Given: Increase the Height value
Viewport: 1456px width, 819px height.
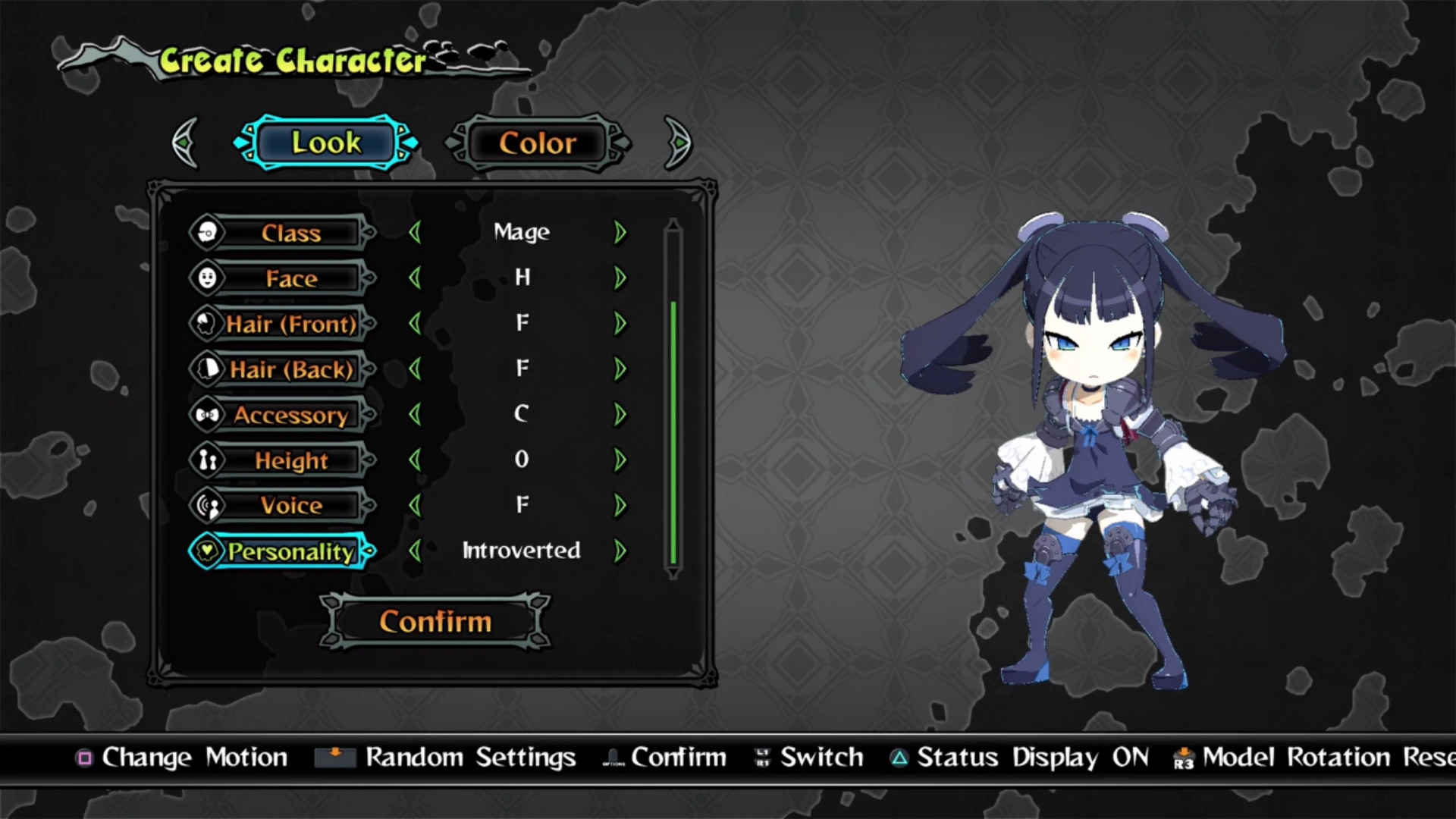Looking at the screenshot, I should tap(620, 460).
